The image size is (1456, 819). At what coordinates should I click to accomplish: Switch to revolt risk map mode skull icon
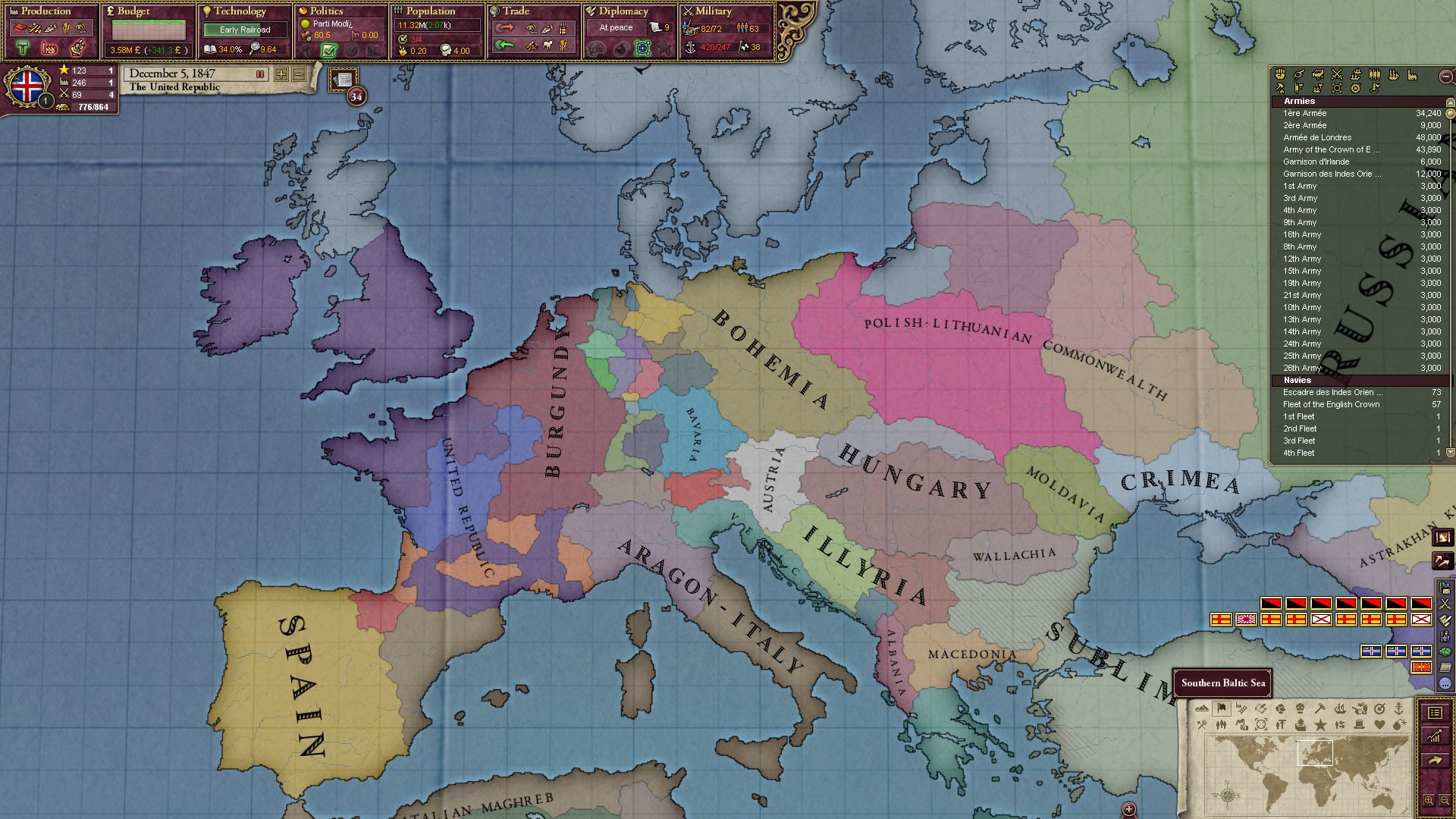pos(1300,709)
